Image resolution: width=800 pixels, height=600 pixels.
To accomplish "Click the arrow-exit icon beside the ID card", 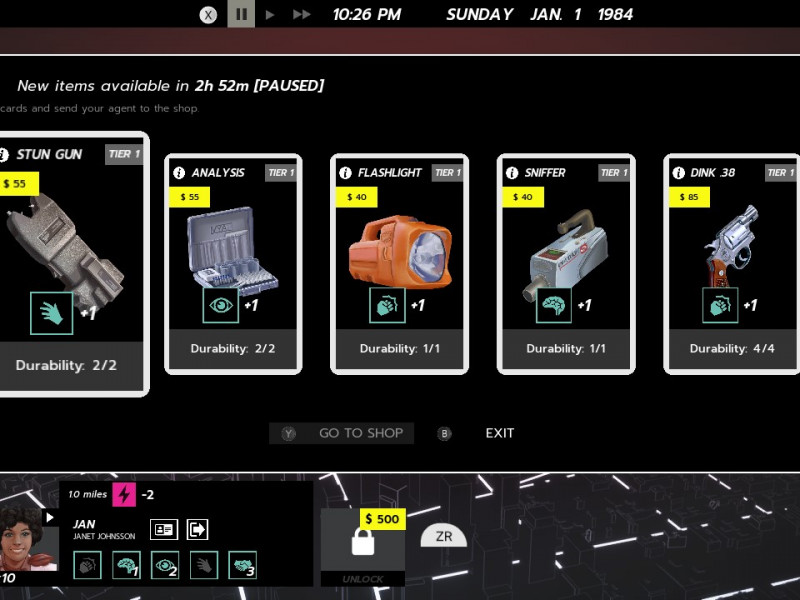I will [197, 529].
